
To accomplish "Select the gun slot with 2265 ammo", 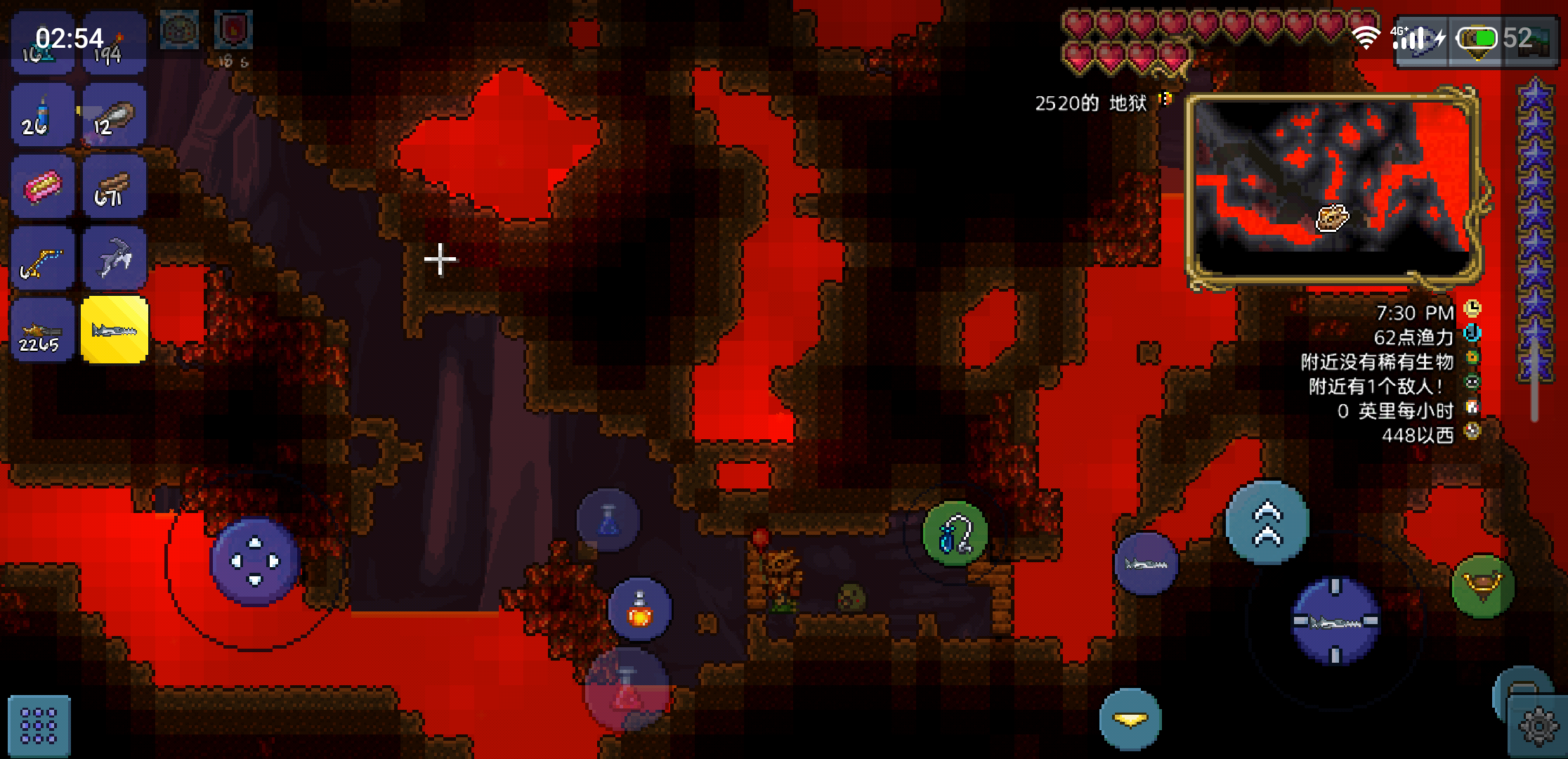I will pos(42,330).
